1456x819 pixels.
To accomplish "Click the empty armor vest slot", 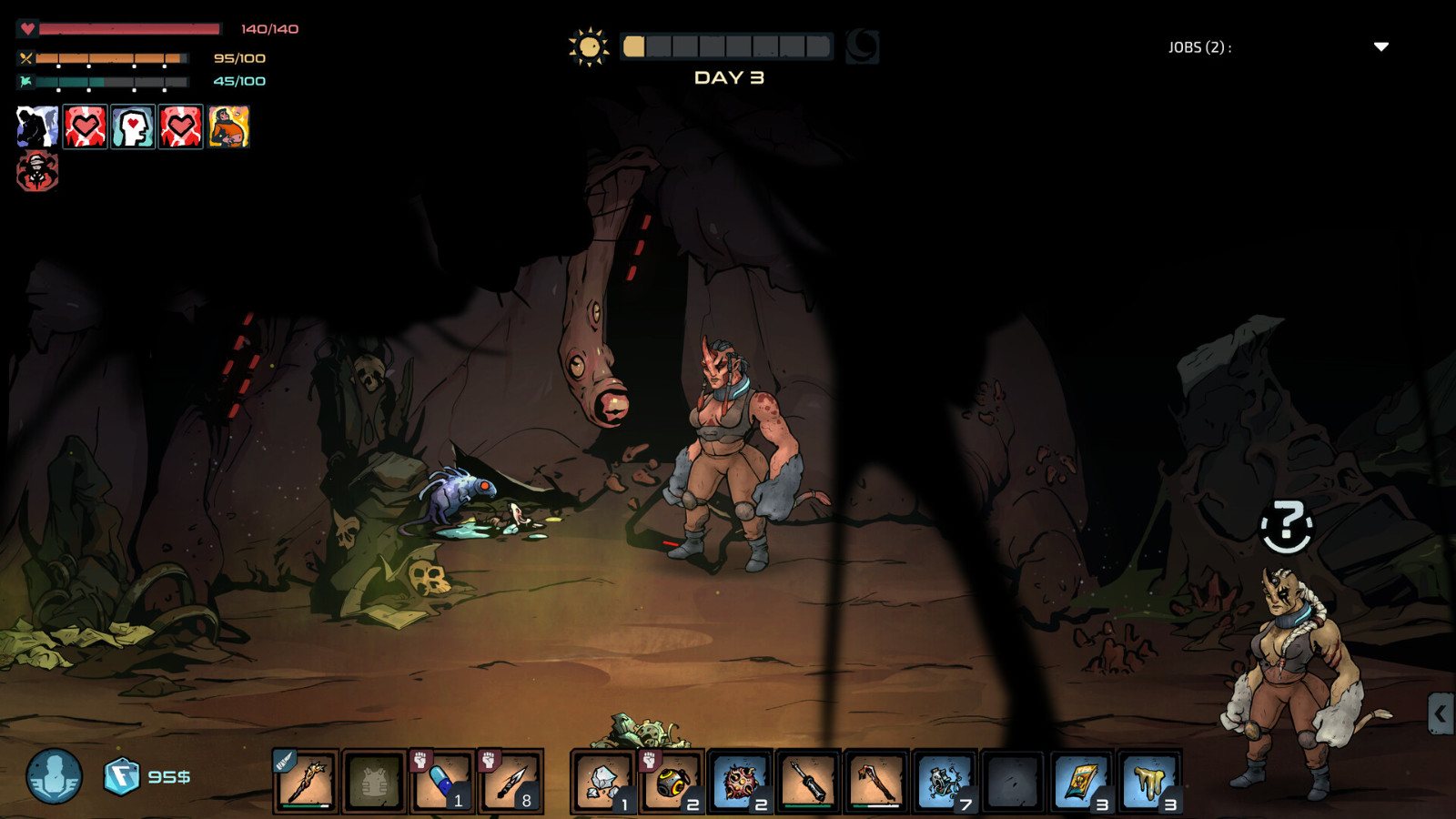I will click(x=374, y=781).
